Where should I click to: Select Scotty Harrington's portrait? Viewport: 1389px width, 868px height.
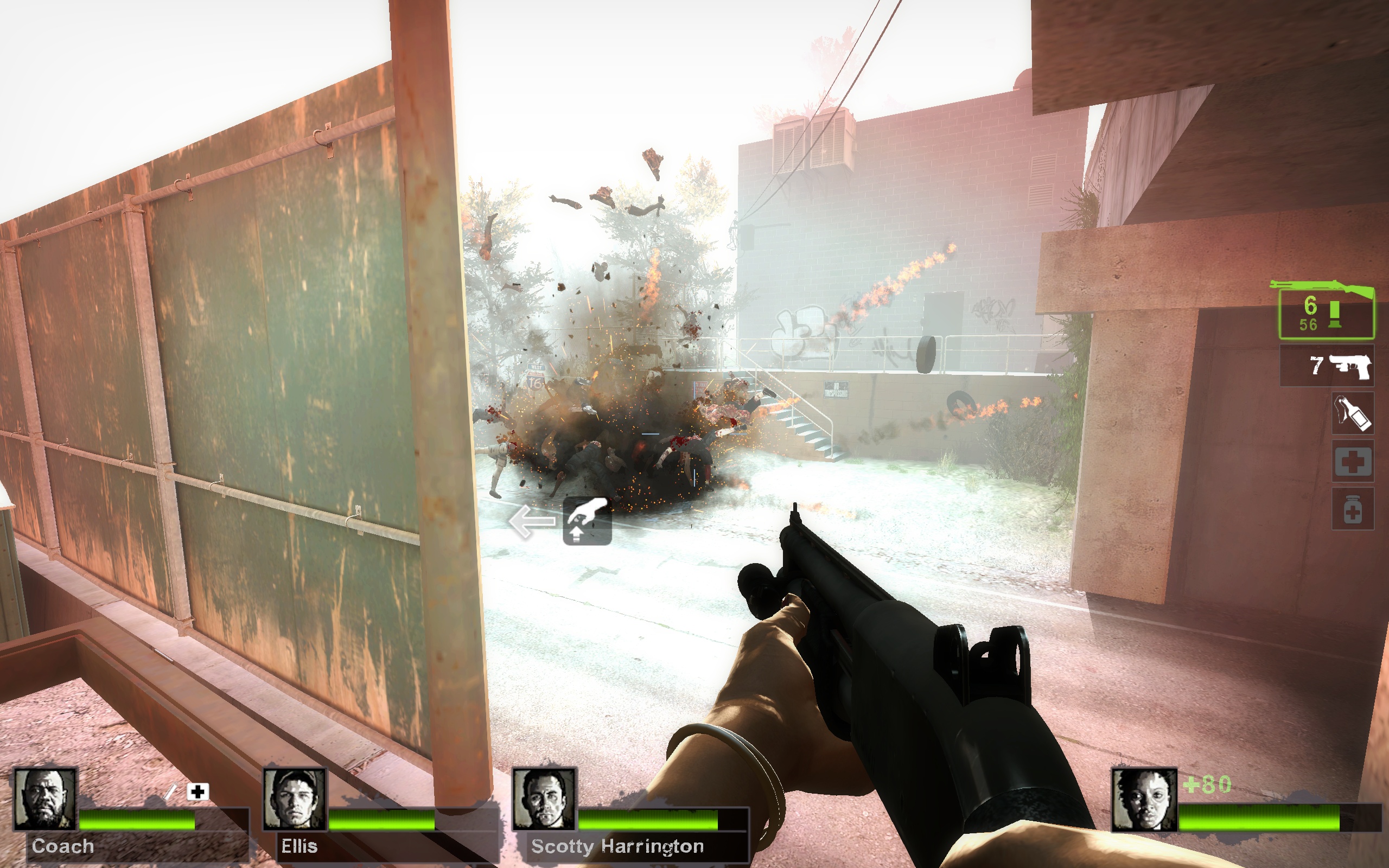click(x=544, y=799)
